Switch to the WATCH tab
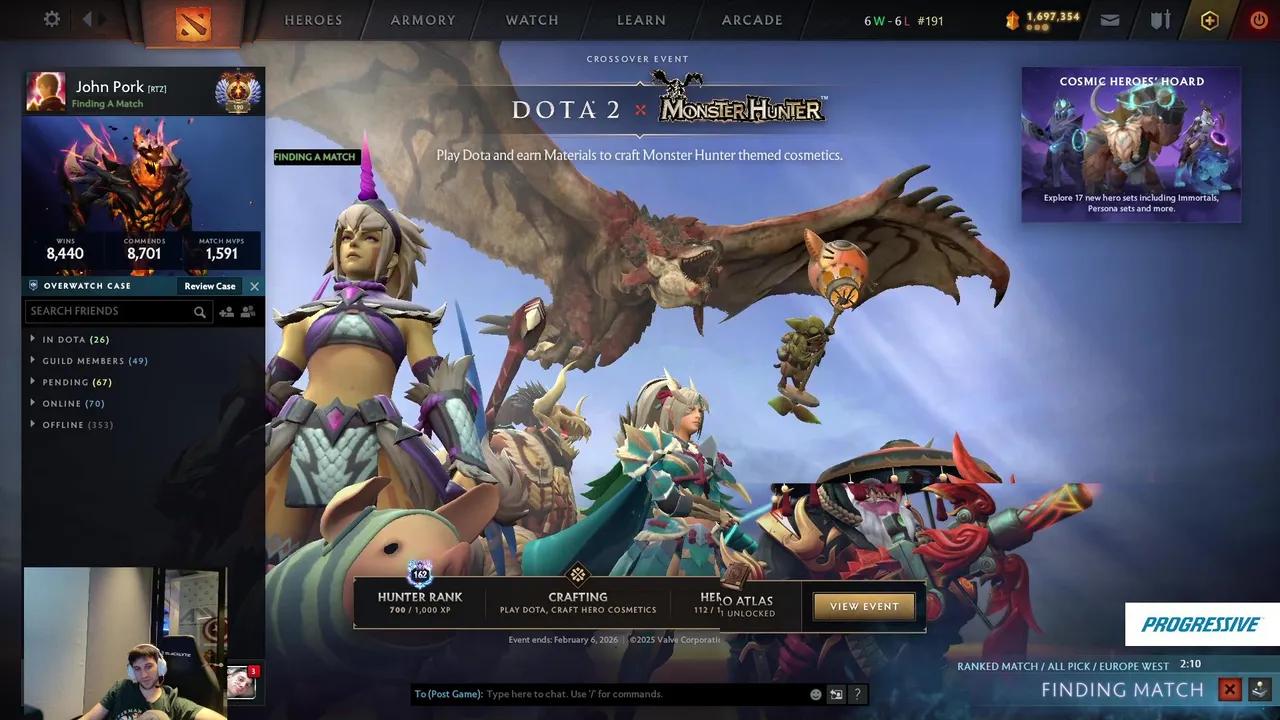This screenshot has height=720, width=1280. click(531, 20)
